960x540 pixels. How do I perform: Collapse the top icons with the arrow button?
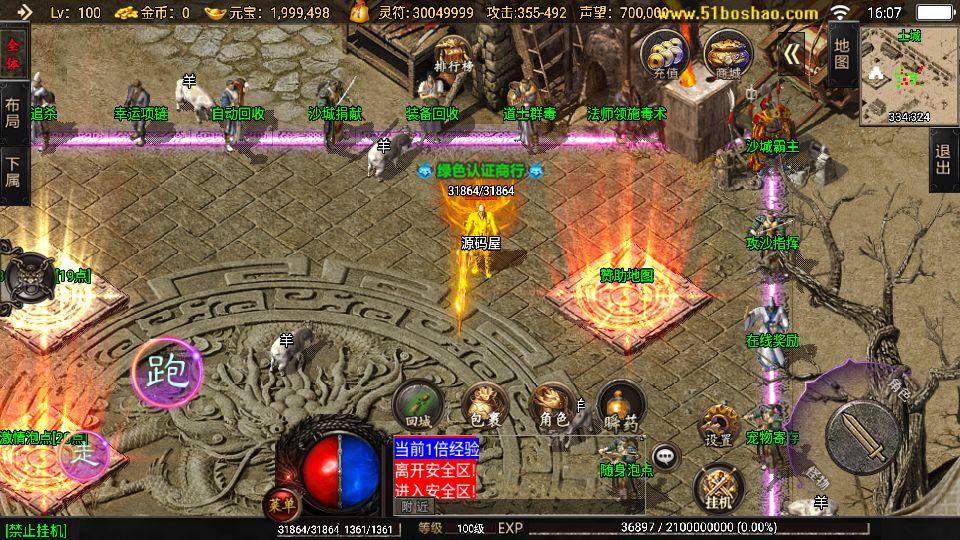pyautogui.click(x=794, y=54)
